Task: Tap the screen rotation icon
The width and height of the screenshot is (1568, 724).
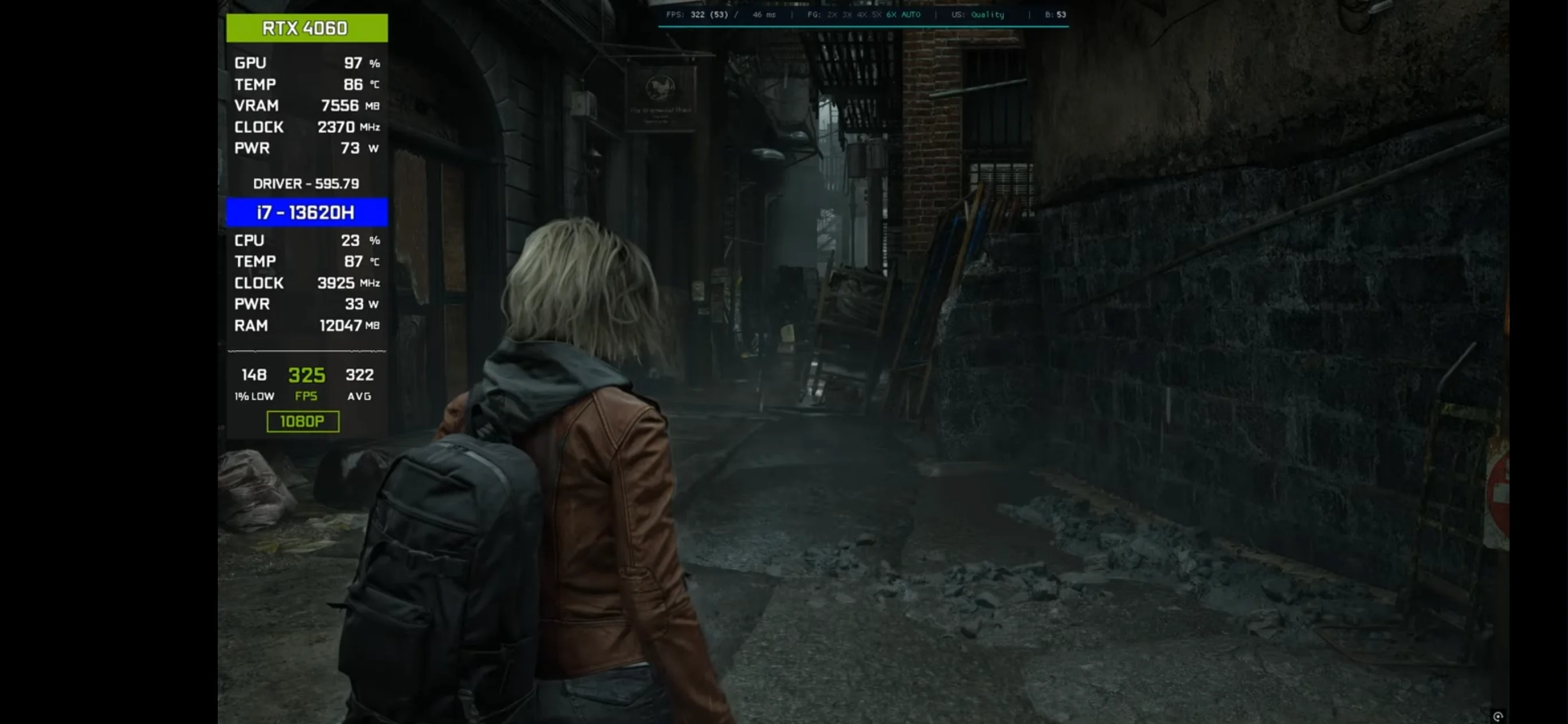Action: 1498,716
